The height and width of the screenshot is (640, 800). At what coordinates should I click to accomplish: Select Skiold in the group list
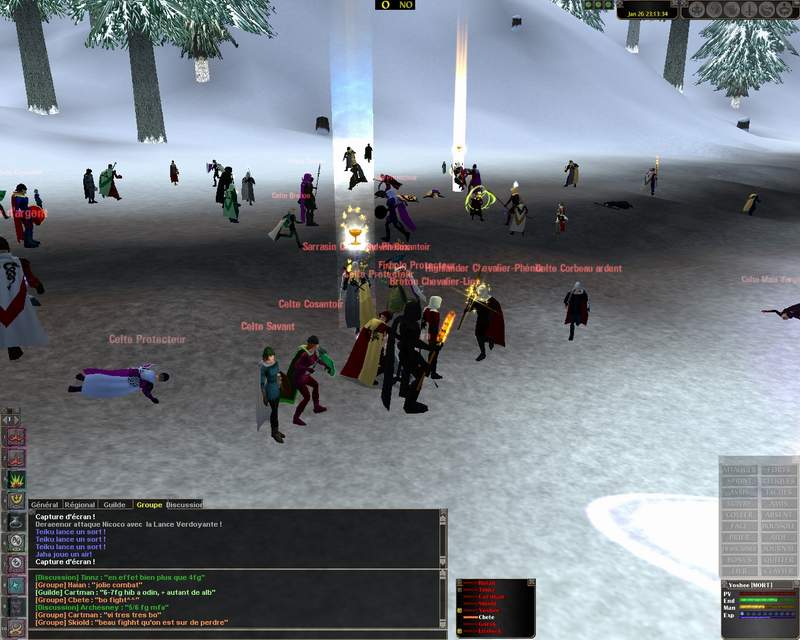pyautogui.click(x=487, y=604)
